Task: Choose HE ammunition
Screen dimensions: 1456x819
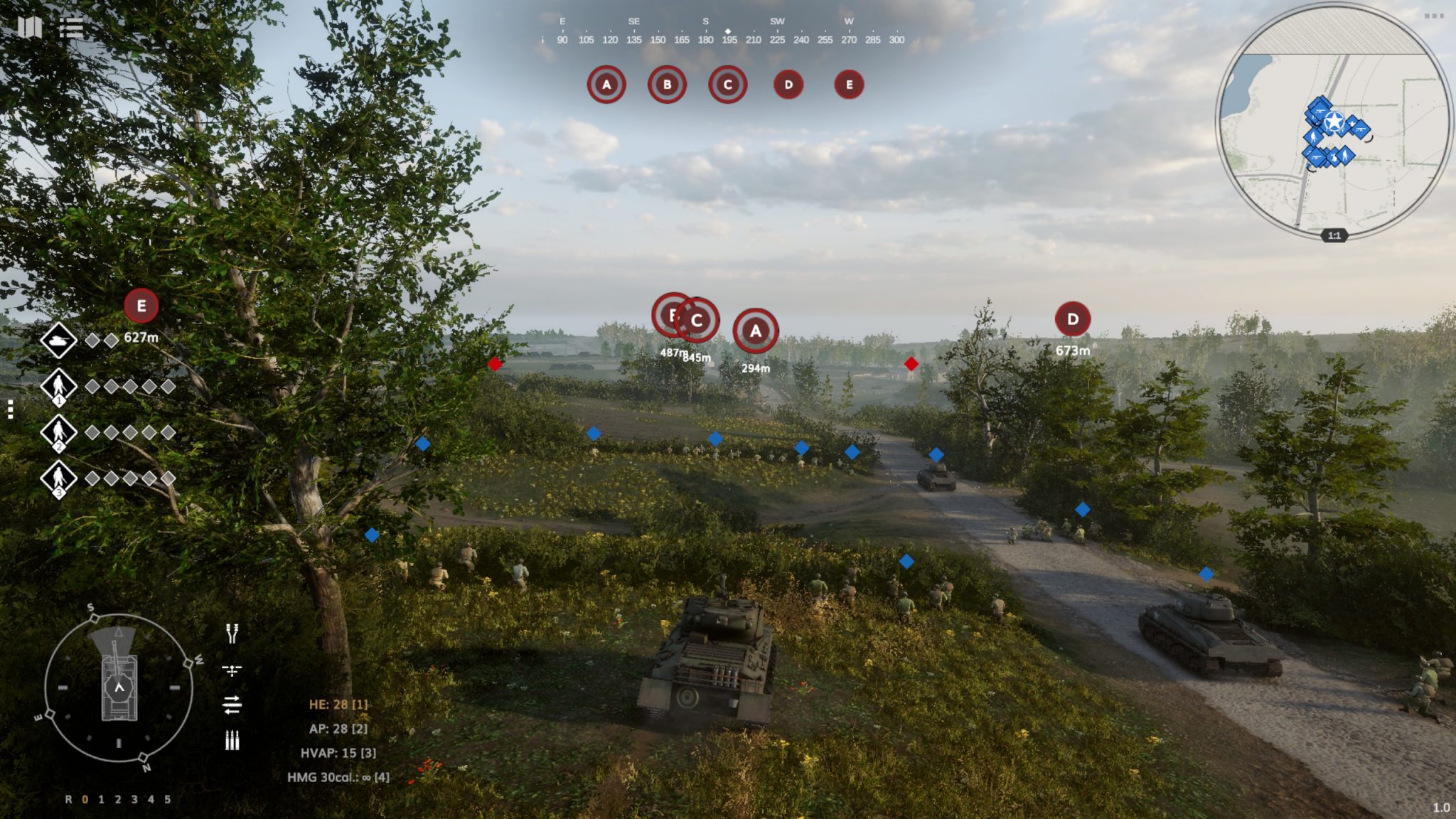Action: [x=338, y=705]
